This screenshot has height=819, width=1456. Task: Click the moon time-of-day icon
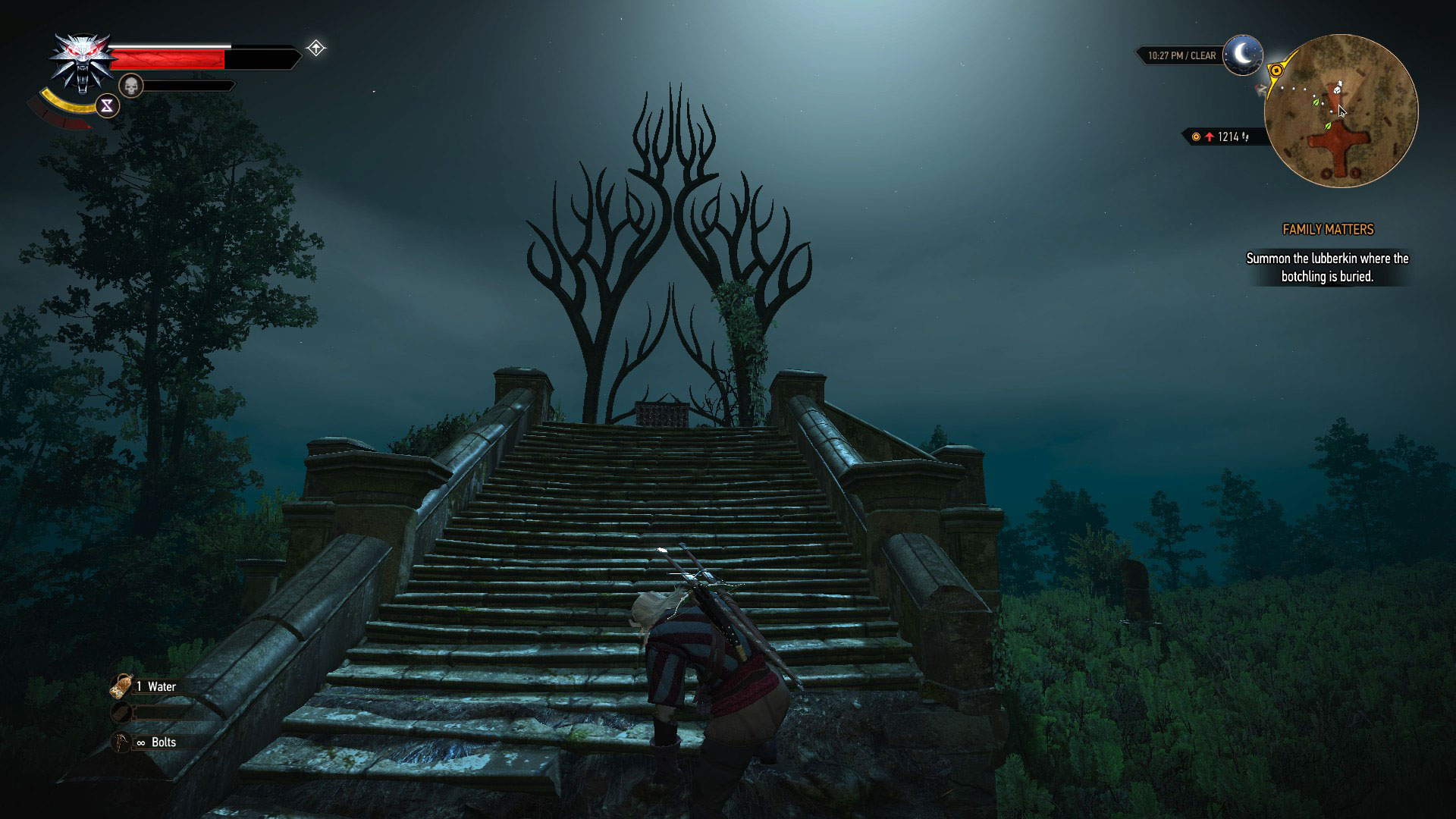coord(1243,55)
